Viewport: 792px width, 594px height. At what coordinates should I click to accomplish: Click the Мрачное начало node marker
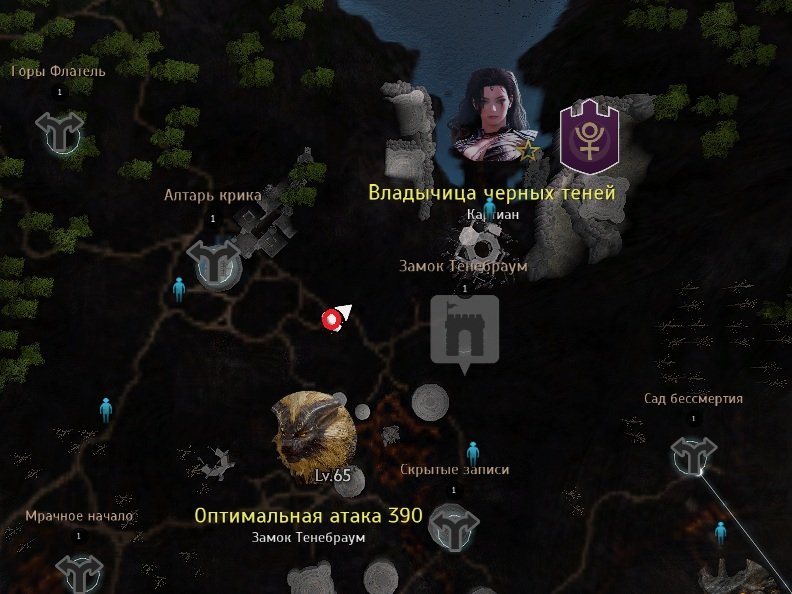click(x=79, y=573)
